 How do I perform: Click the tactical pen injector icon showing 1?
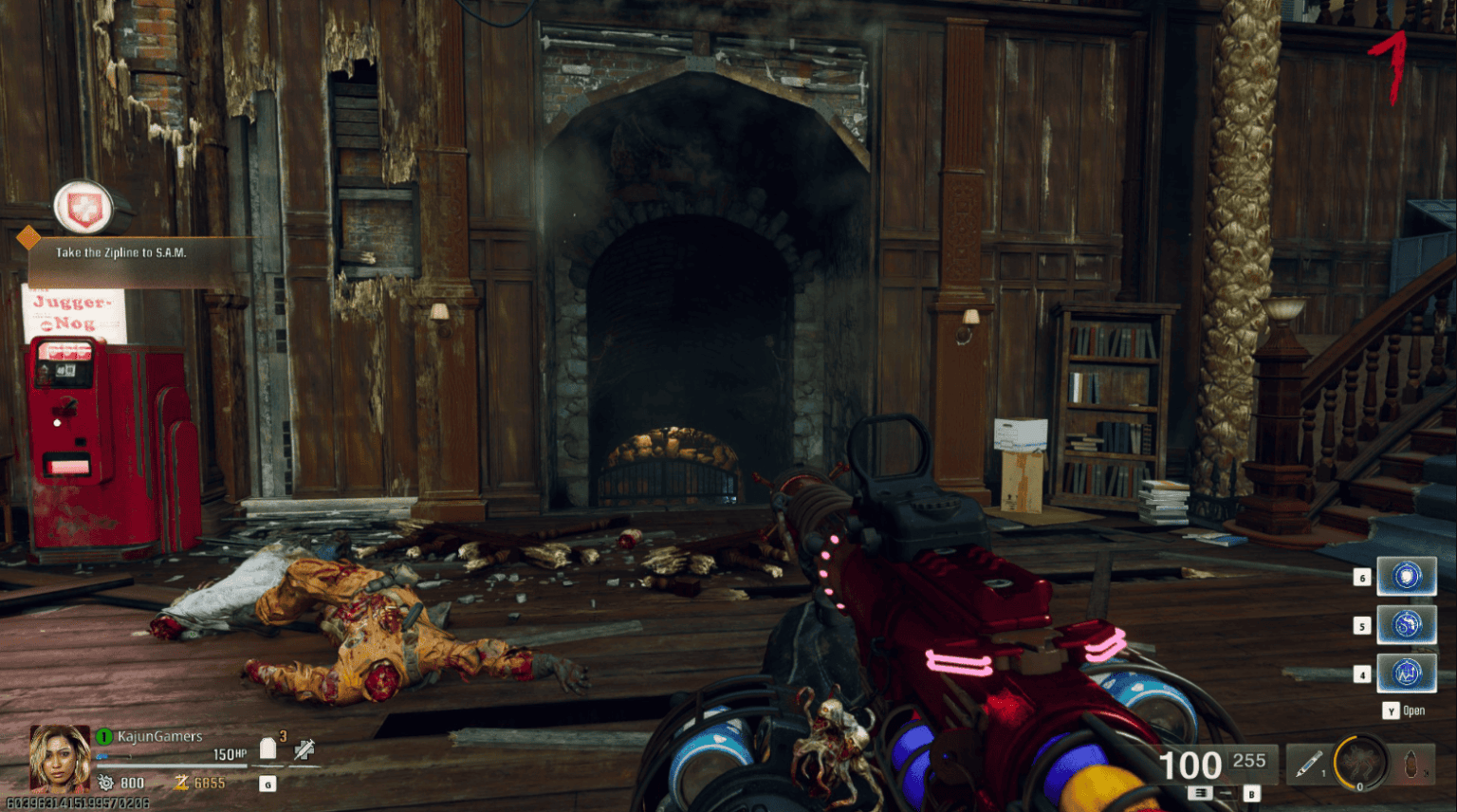click(x=1308, y=765)
